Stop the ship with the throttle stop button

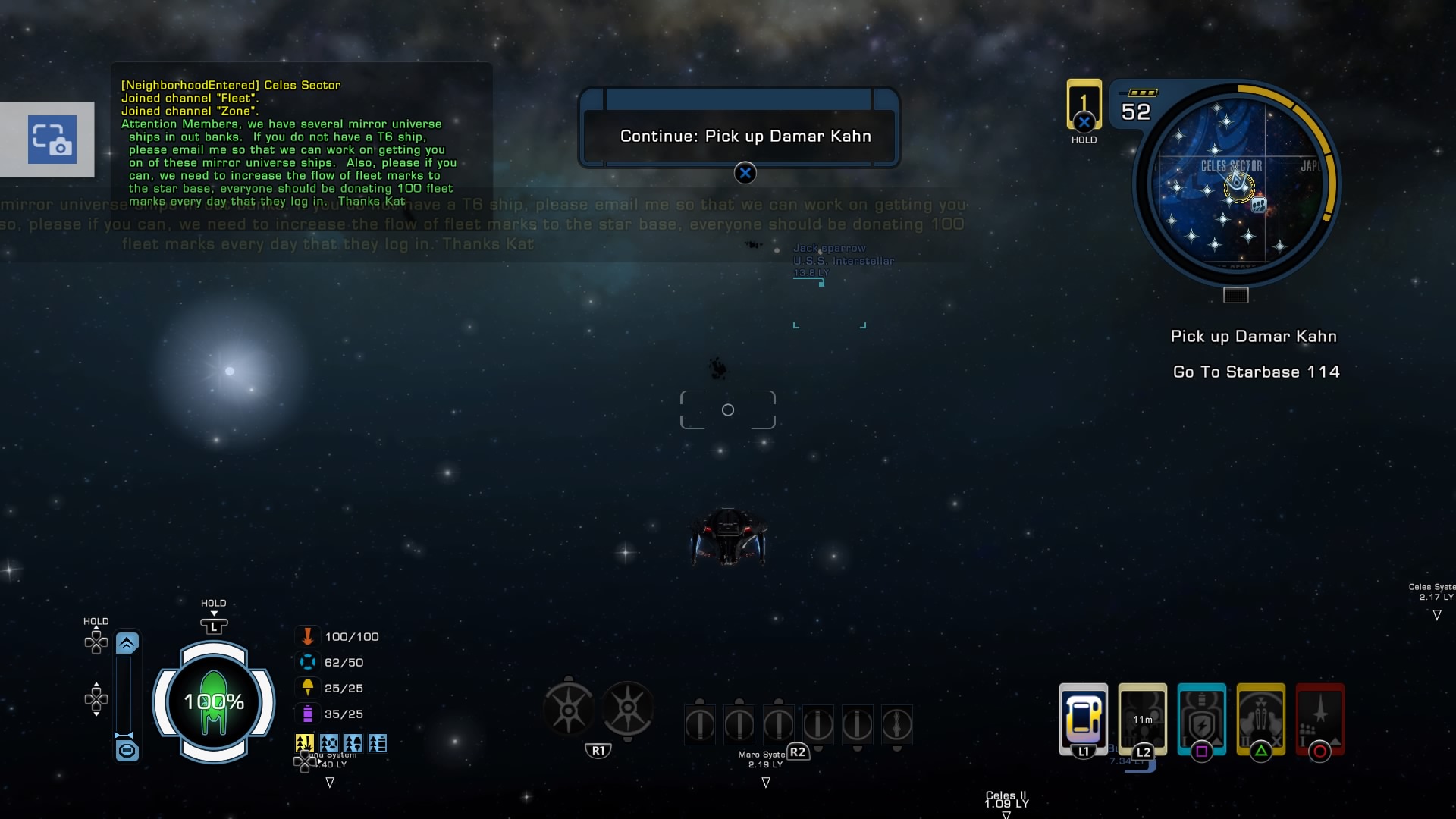(127, 751)
